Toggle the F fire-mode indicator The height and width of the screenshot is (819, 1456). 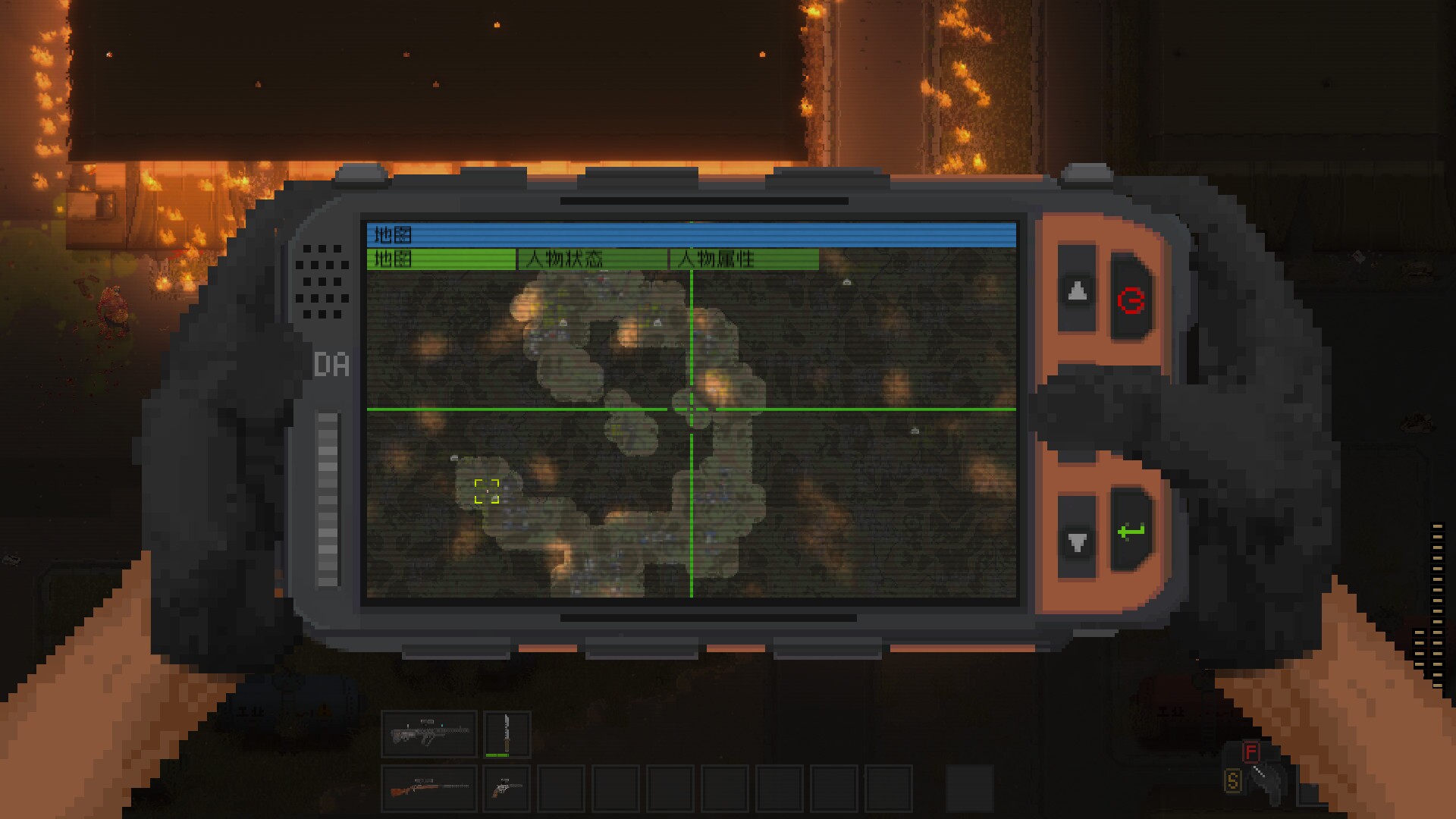click(1251, 752)
